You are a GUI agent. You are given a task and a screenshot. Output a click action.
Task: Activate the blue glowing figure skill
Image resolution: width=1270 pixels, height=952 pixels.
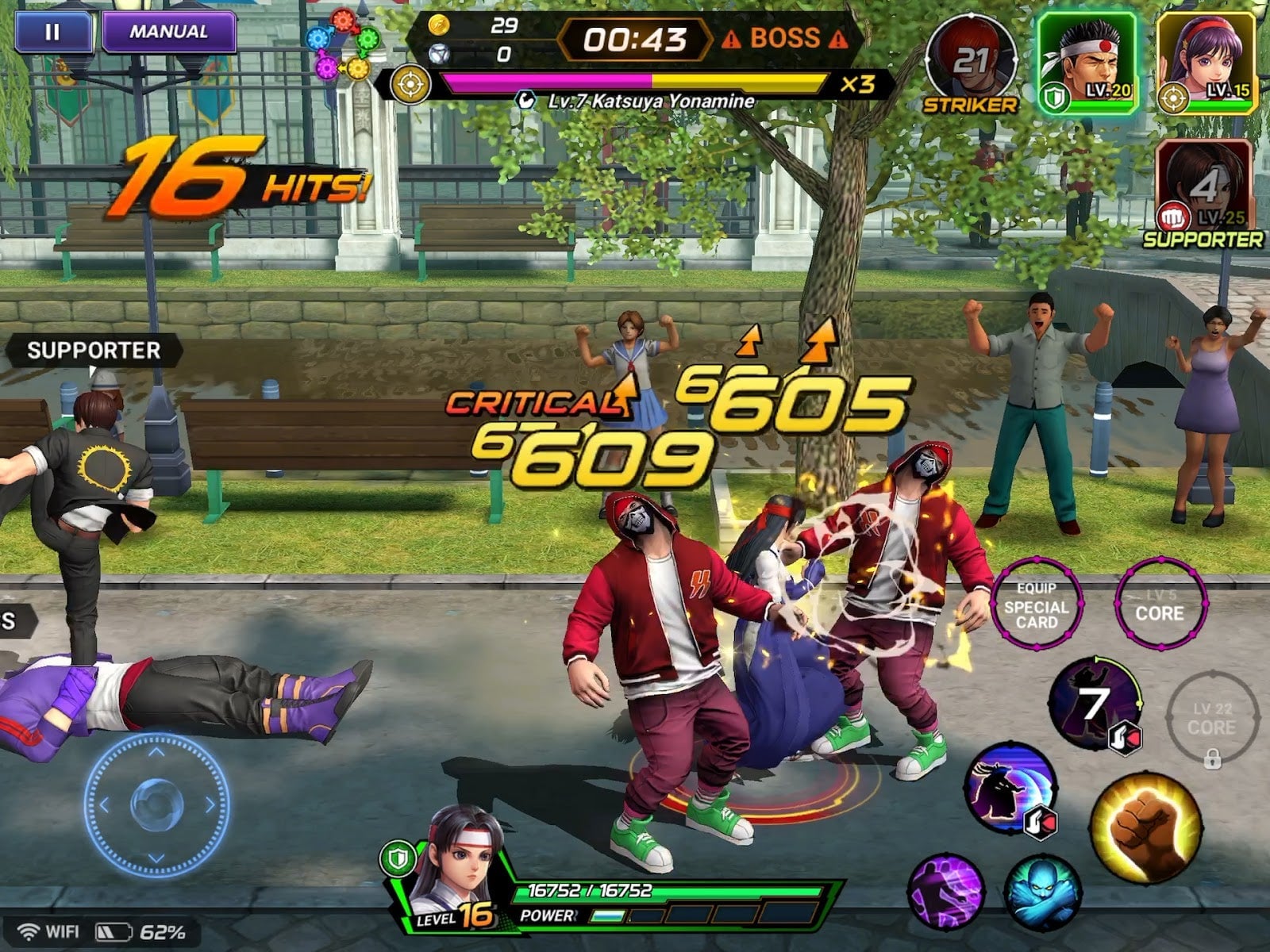(x=1042, y=892)
